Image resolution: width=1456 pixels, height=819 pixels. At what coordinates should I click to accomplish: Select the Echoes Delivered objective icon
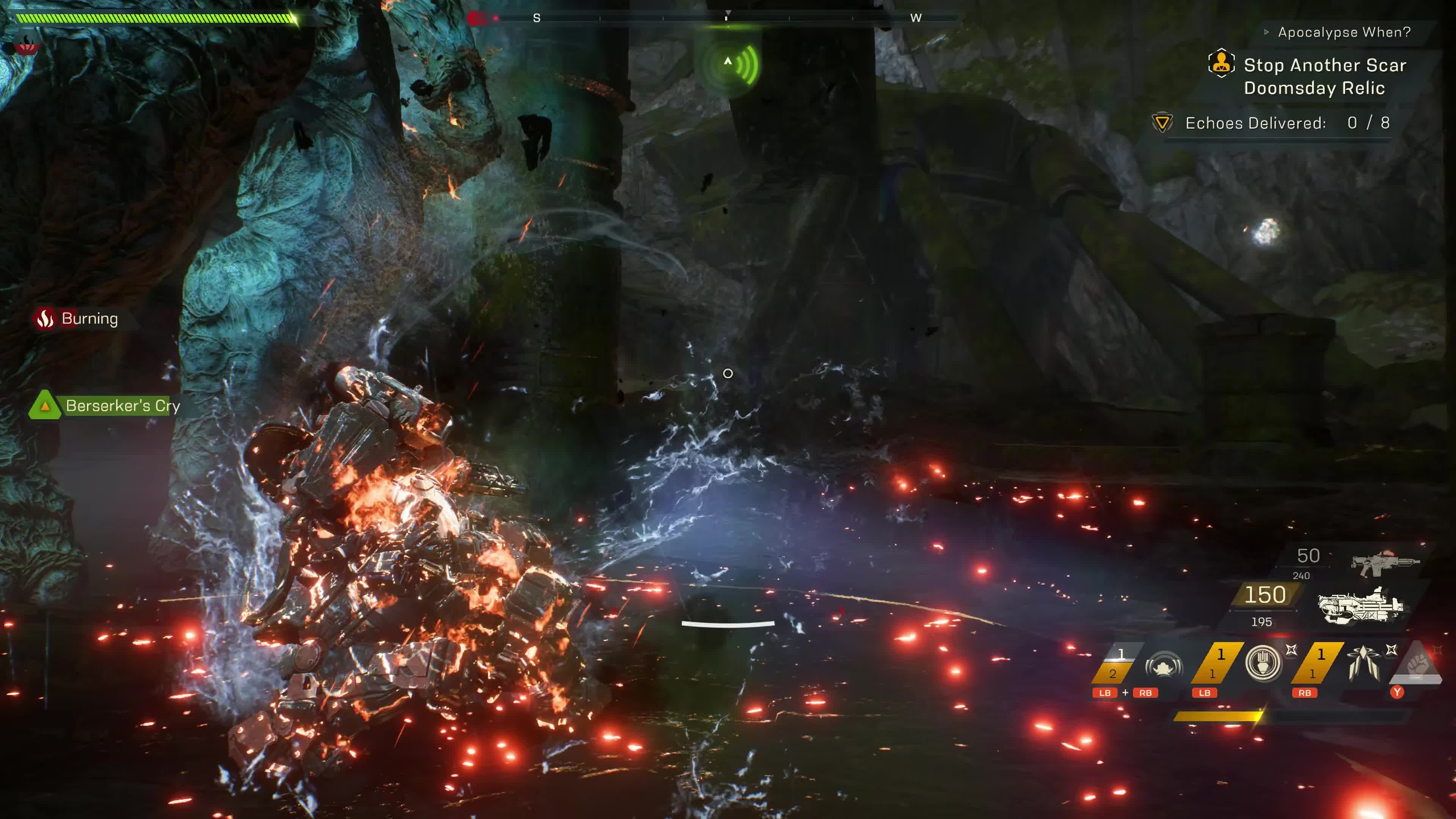[x=1161, y=122]
